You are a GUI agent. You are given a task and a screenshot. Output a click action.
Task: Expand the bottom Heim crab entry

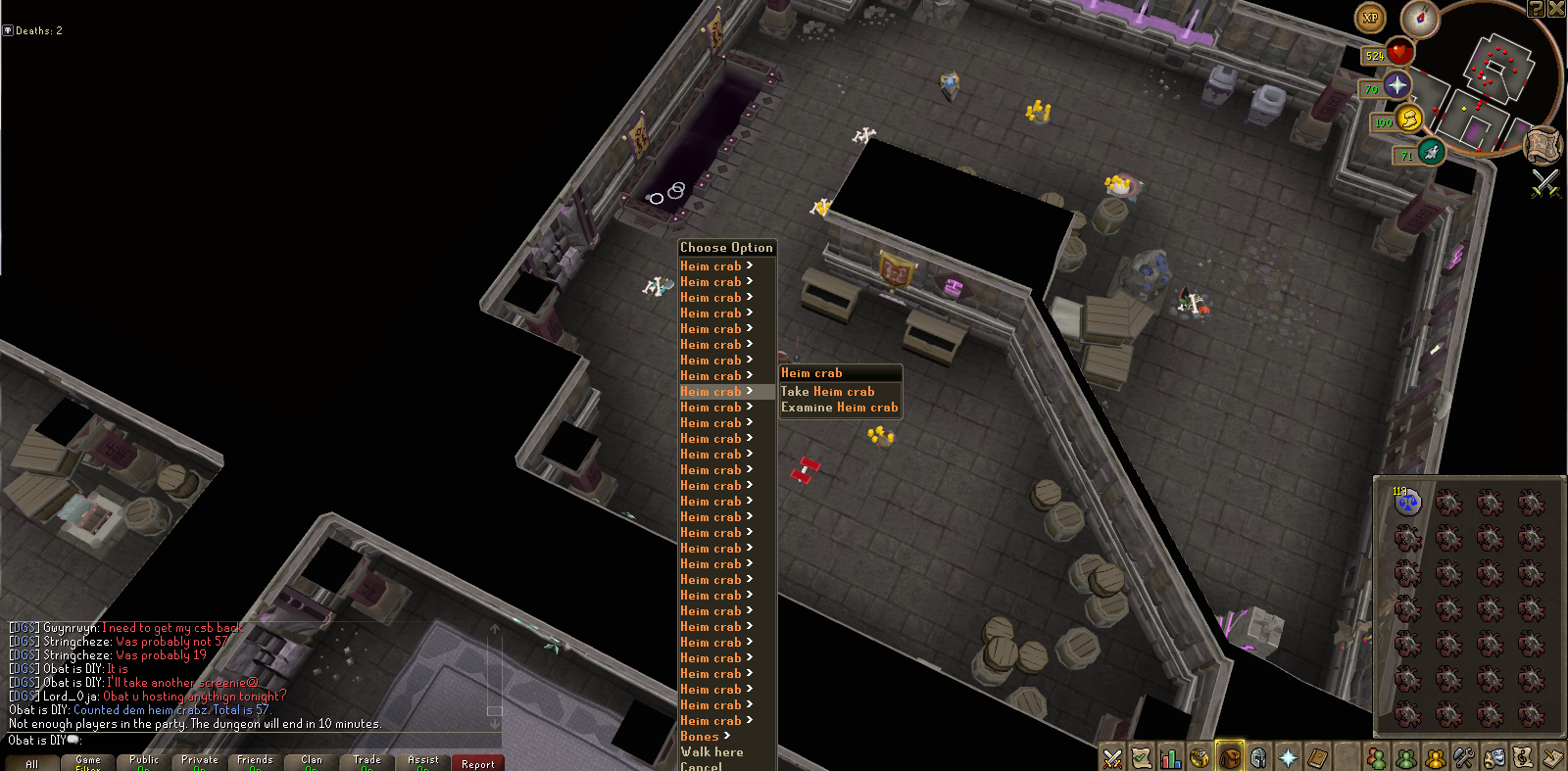click(x=710, y=720)
